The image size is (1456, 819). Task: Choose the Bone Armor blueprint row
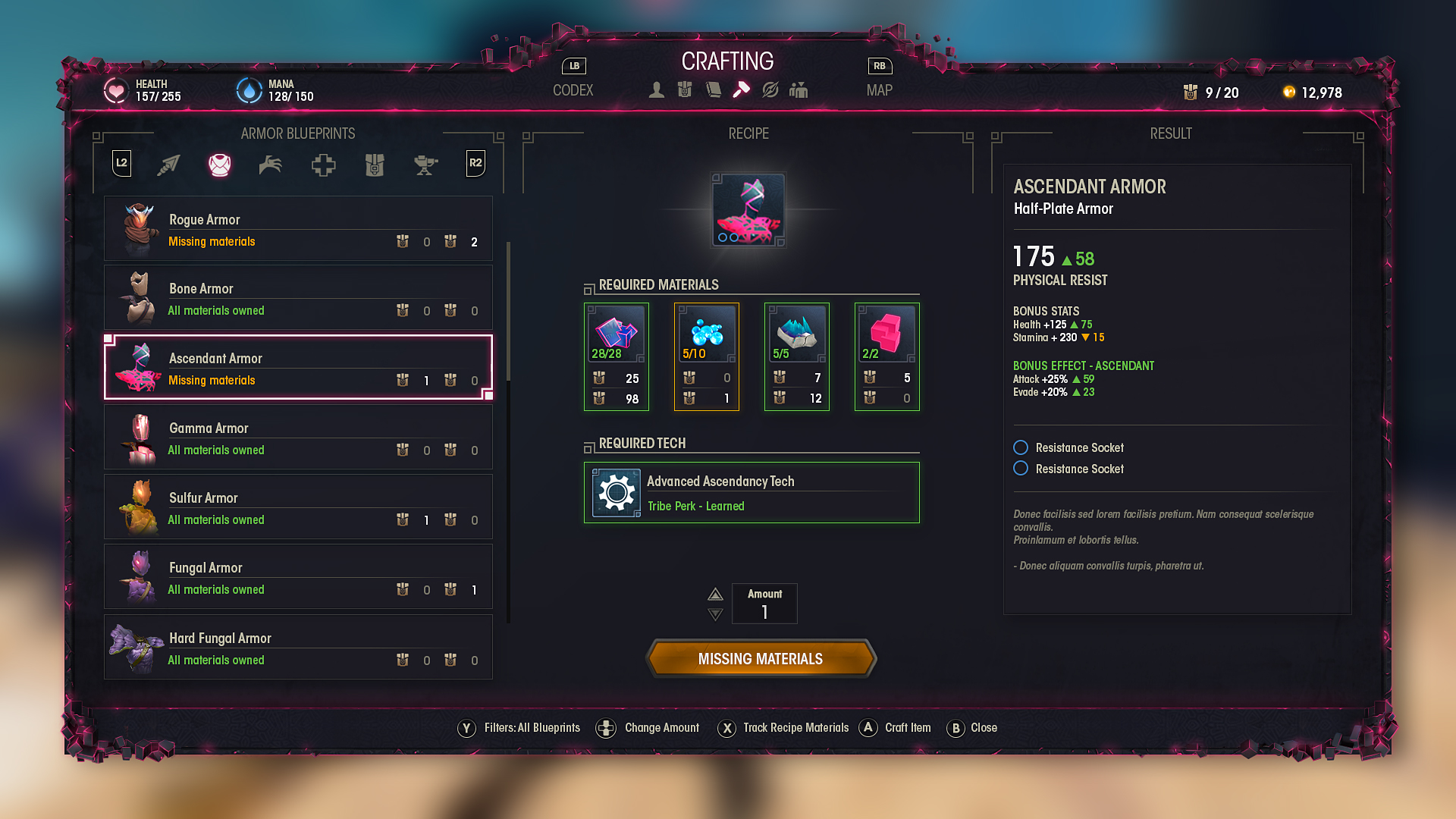tap(298, 298)
